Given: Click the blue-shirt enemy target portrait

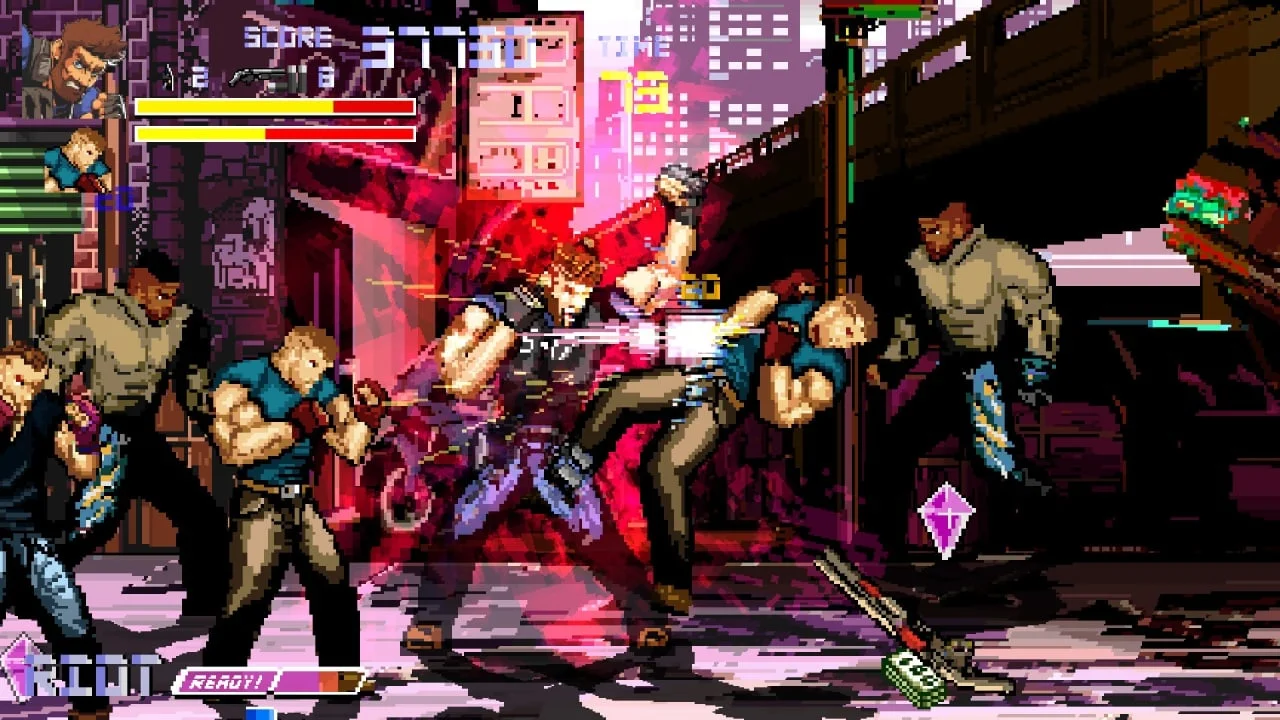Looking at the screenshot, I should 79,160.
